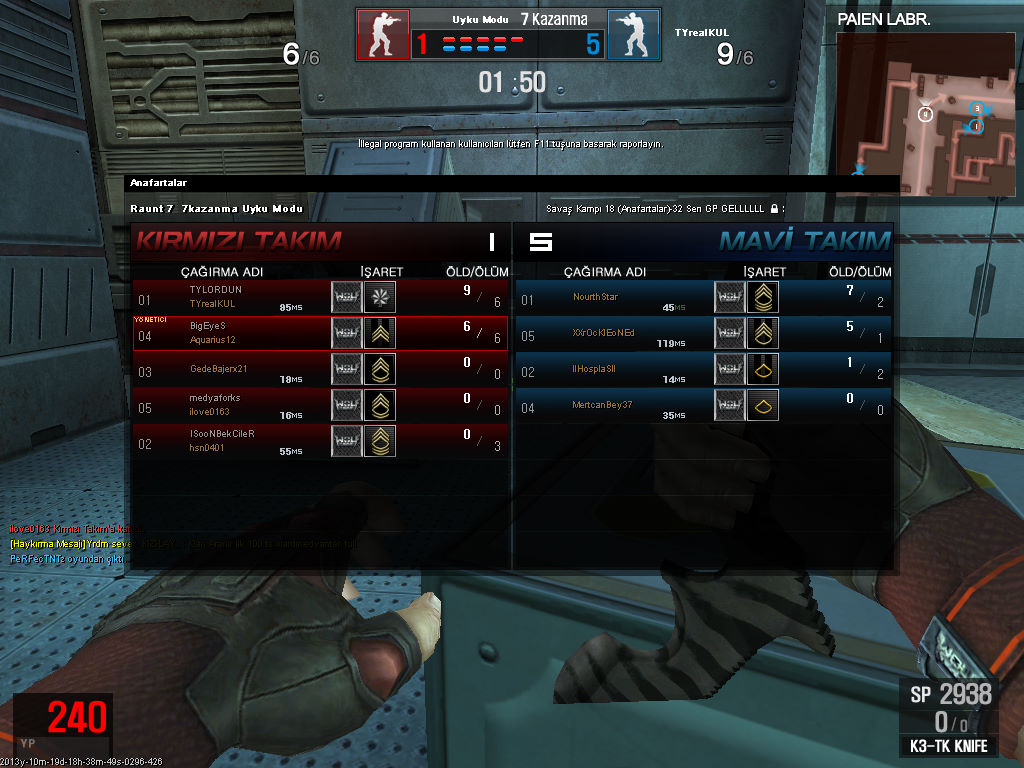Select NourthStar in the blue team list

pyautogui.click(x=703, y=297)
